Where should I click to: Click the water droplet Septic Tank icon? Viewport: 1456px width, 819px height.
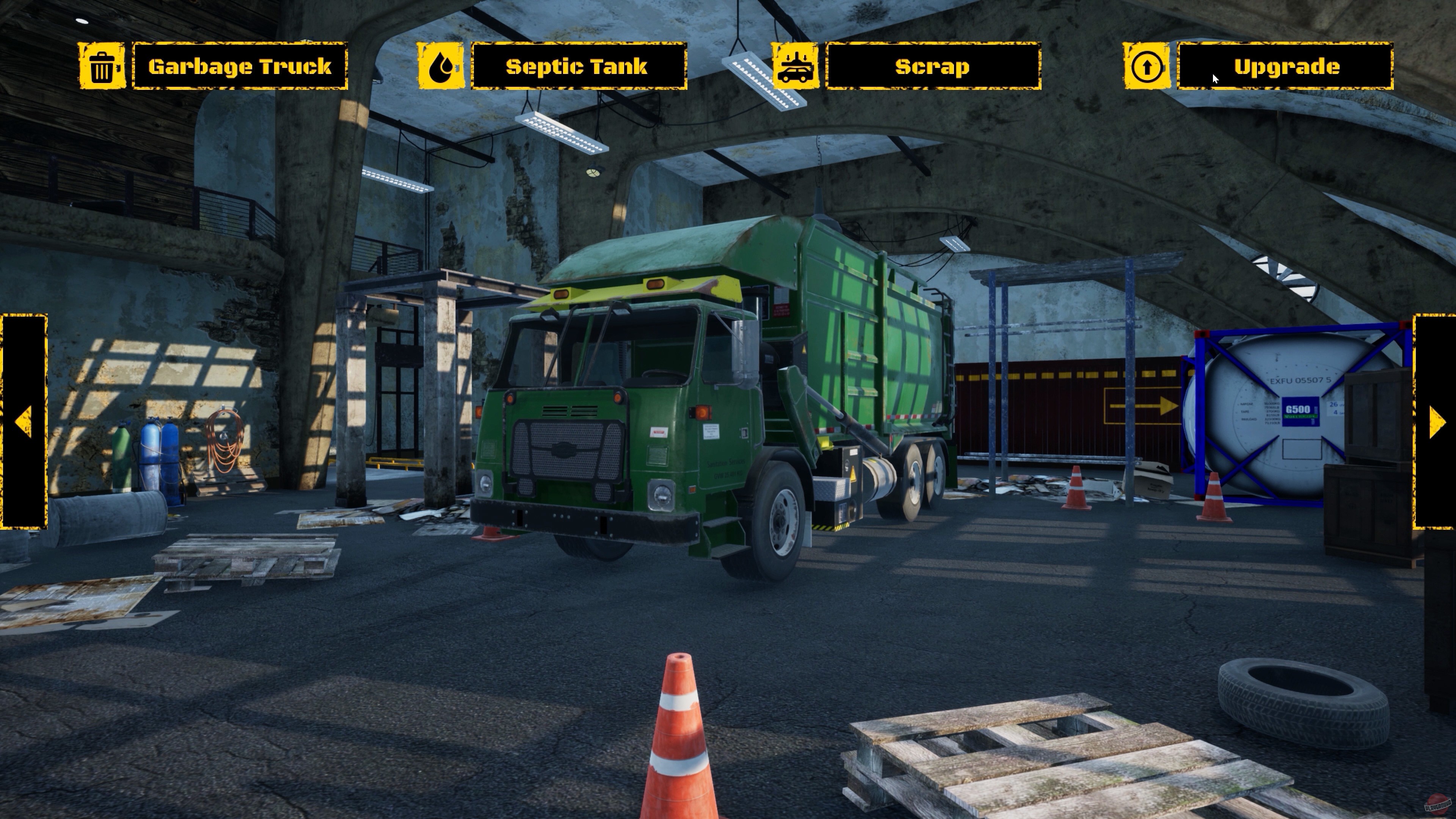[x=441, y=67]
